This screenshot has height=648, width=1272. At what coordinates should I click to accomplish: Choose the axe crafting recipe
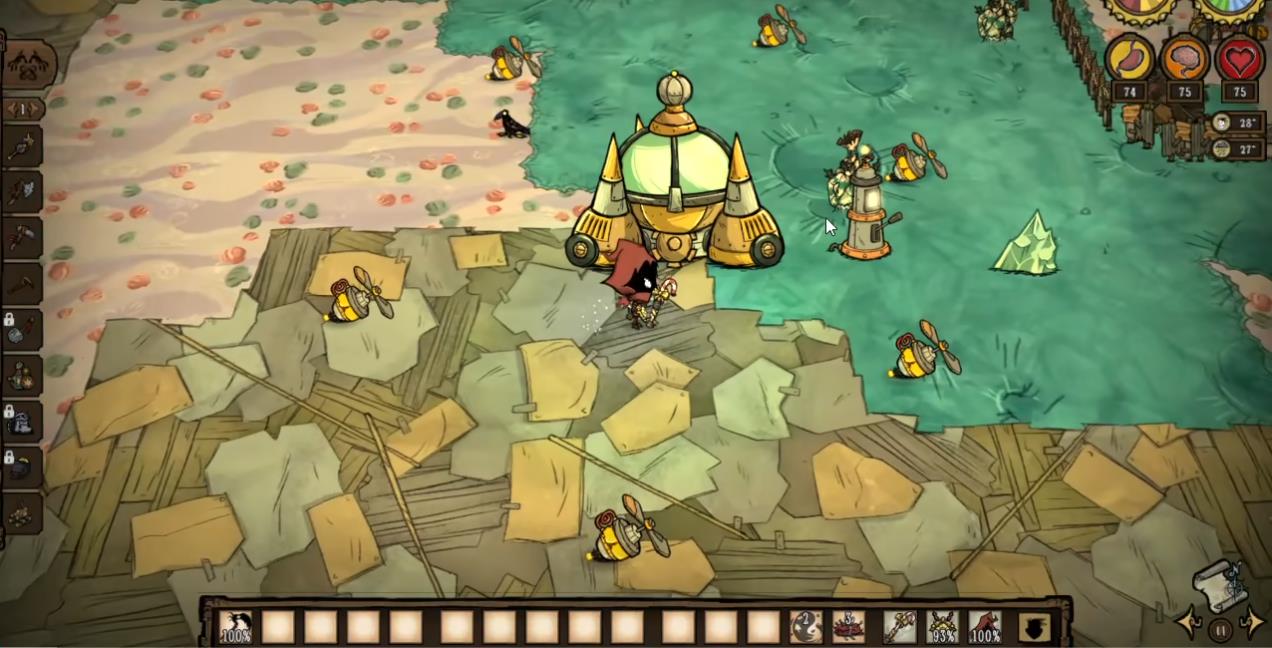[x=22, y=191]
